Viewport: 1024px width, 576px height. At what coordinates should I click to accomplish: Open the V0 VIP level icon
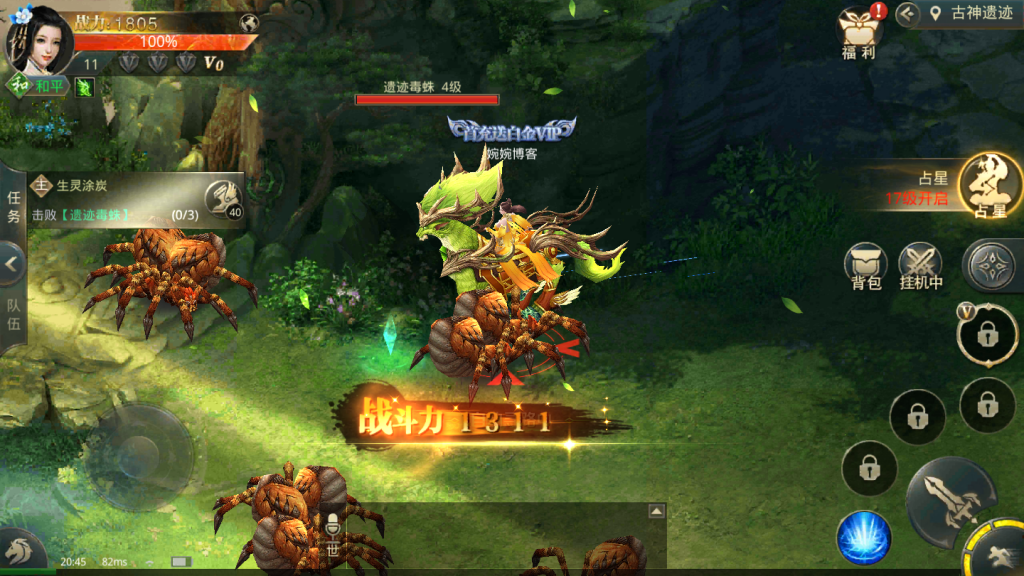[214, 63]
